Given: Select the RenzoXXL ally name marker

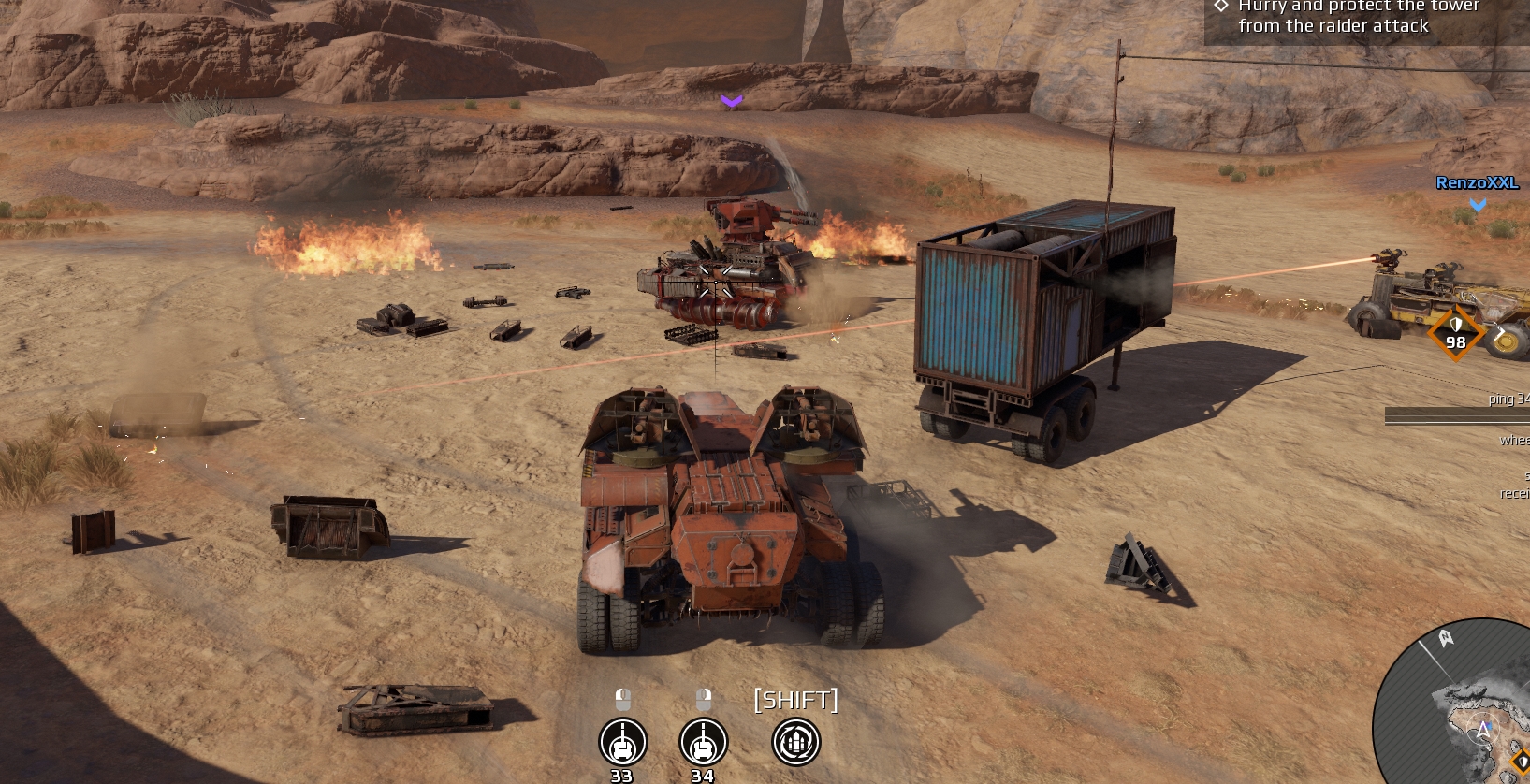Looking at the screenshot, I should pos(1477,183).
